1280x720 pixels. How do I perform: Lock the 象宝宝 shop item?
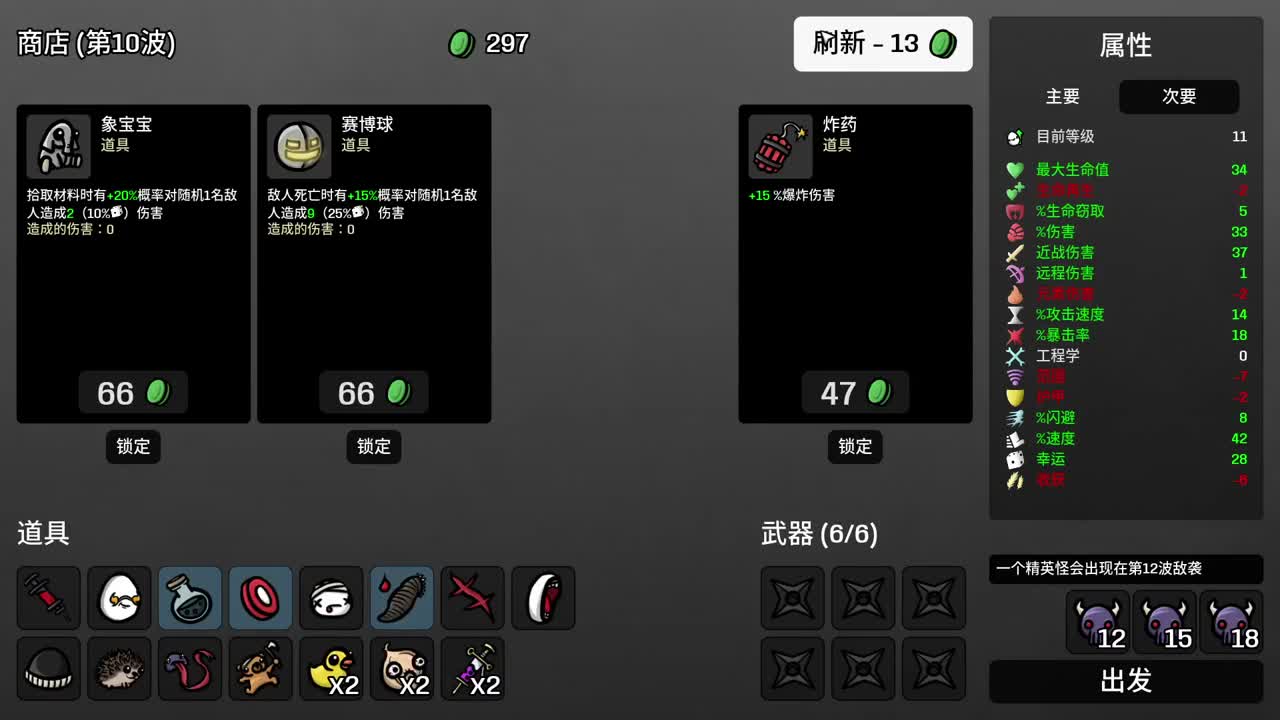[133, 447]
